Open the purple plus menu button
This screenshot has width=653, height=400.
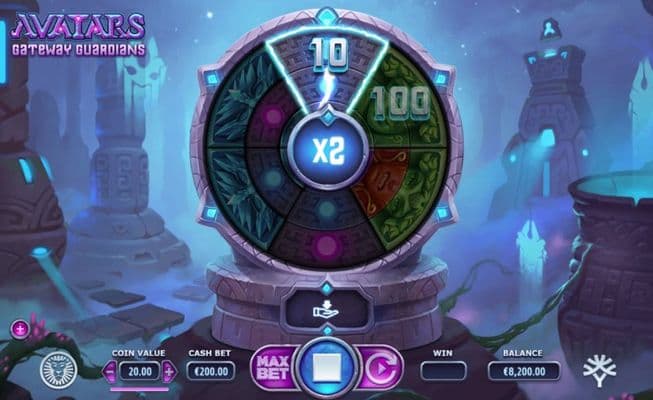pyautogui.click(x=20, y=328)
